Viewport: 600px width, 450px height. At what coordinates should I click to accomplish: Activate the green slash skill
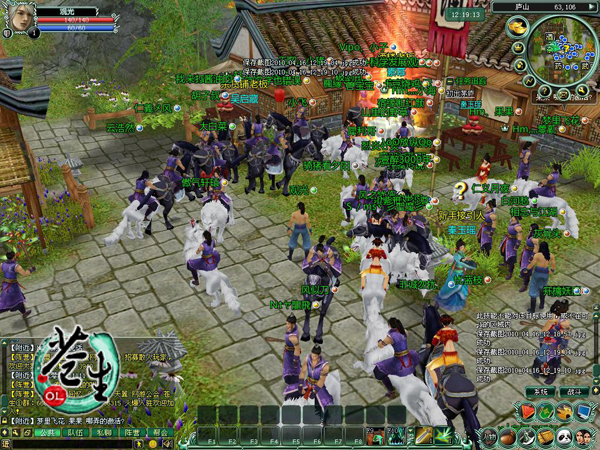click(444, 434)
